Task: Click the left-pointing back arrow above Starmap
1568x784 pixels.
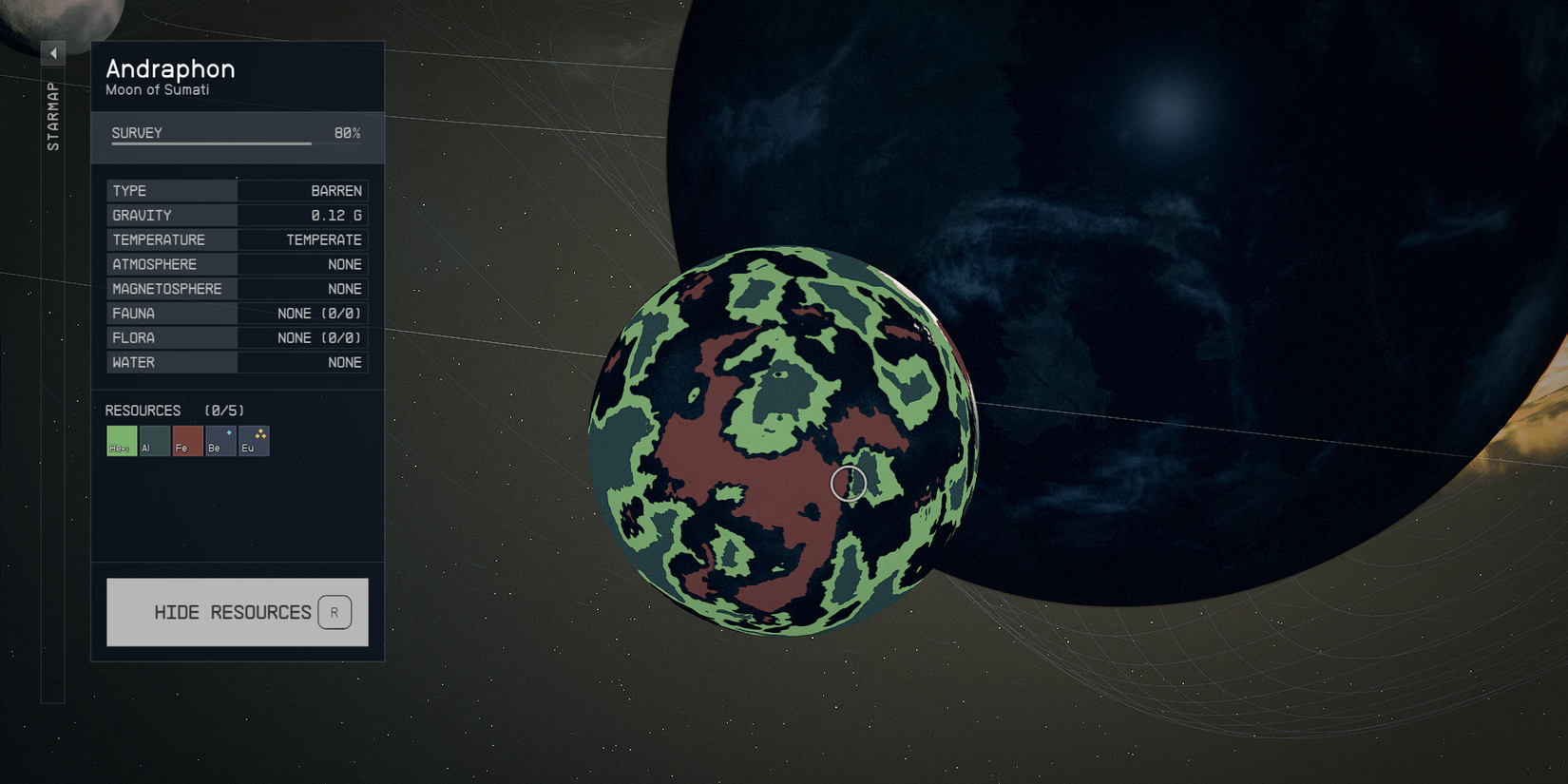Action: pyautogui.click(x=53, y=52)
